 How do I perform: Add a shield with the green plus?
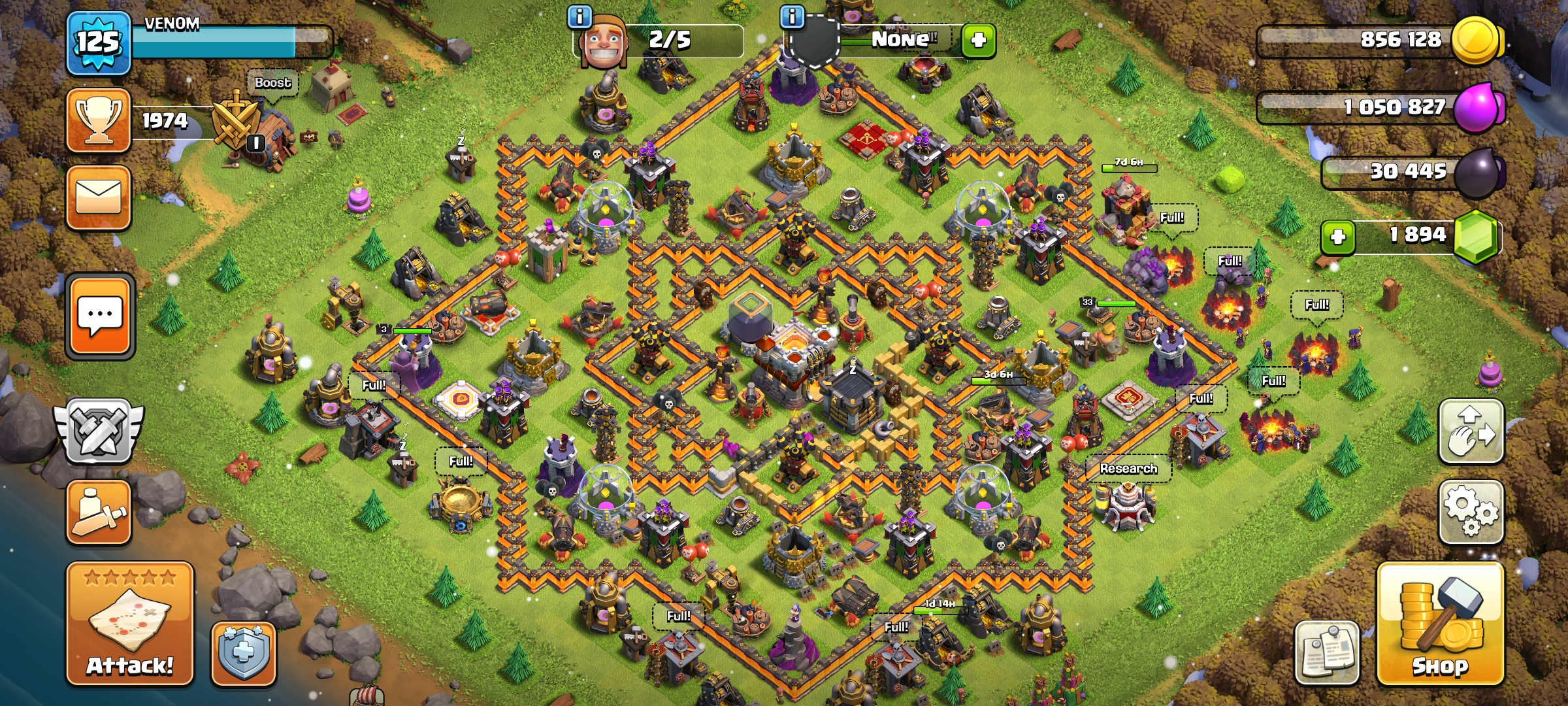coord(978,41)
